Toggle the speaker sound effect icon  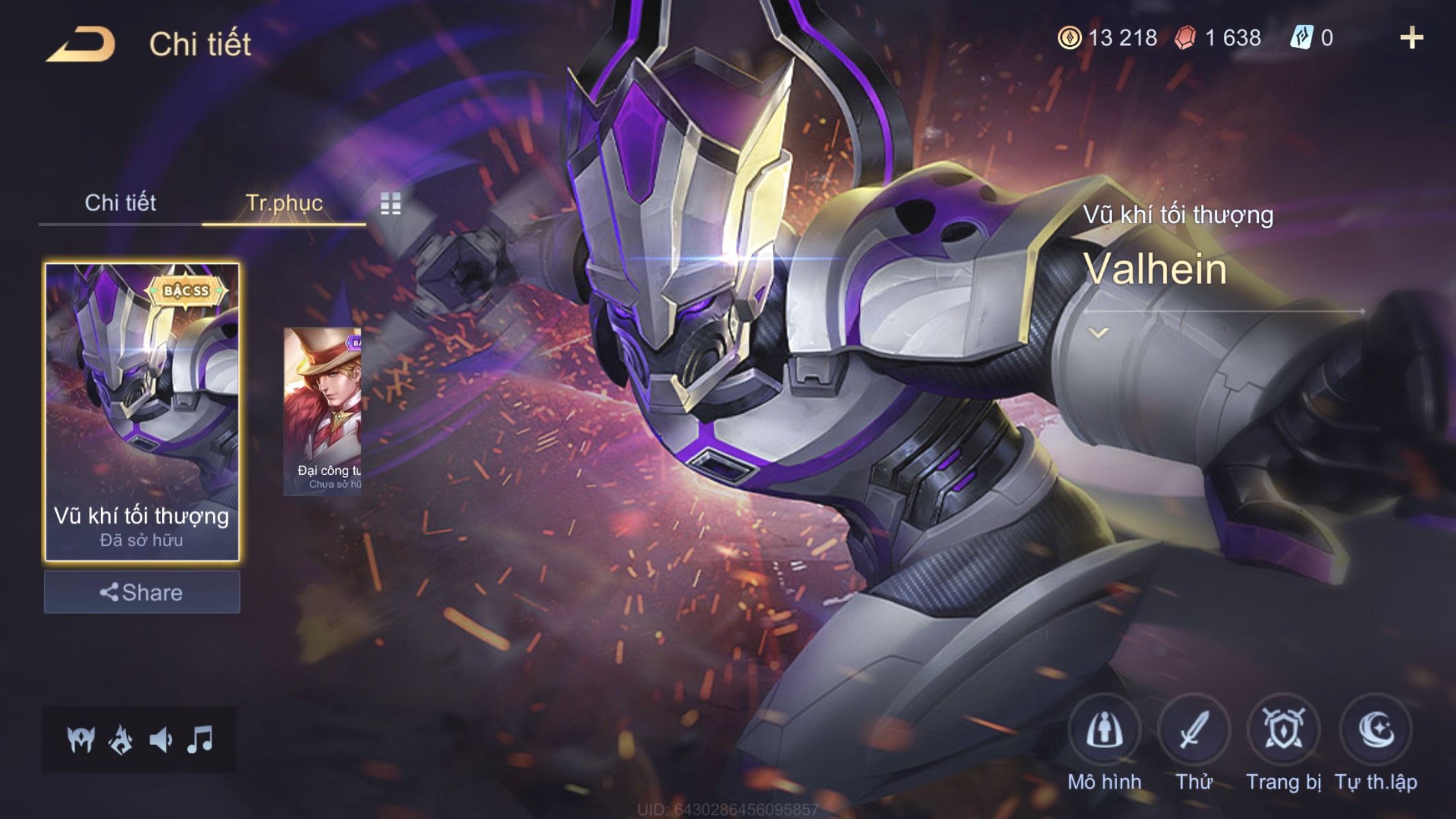161,740
